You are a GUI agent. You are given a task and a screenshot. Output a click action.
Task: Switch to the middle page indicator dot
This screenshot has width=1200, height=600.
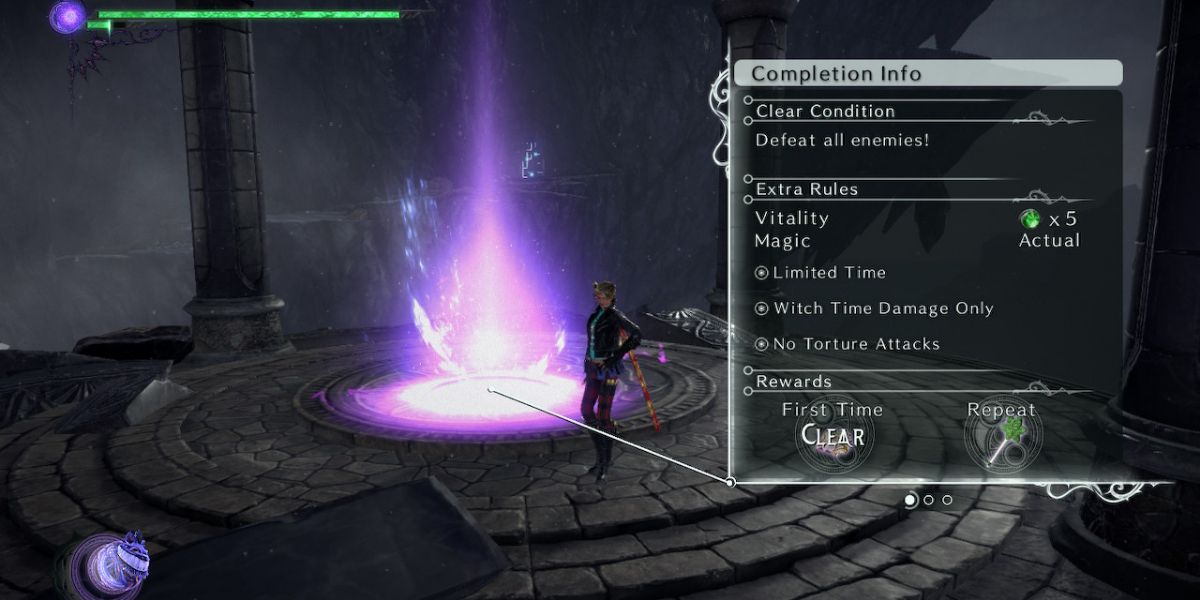[929, 499]
